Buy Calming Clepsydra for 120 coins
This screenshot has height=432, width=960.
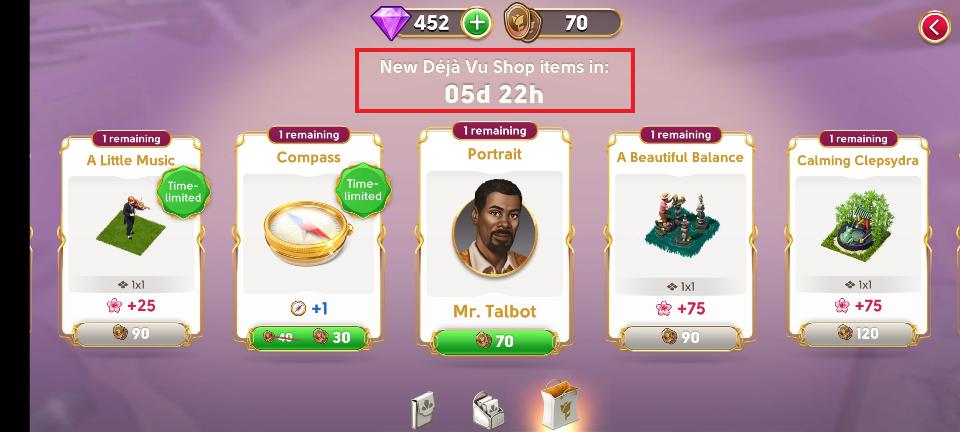[x=858, y=334]
